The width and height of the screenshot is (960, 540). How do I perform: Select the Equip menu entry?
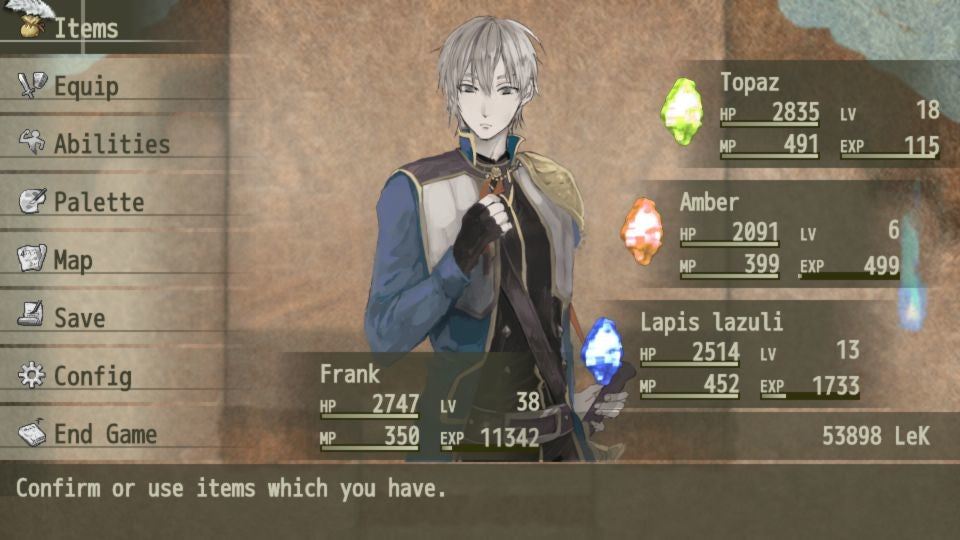[85, 86]
